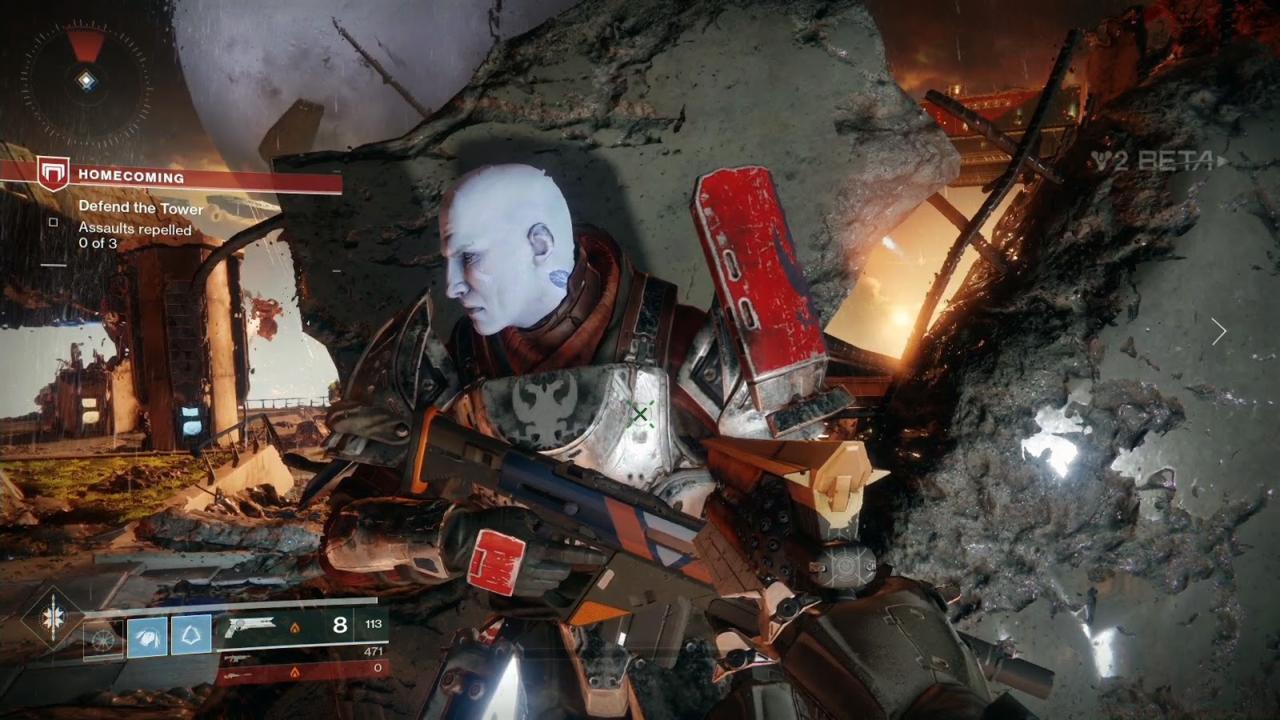Toggle the Assaults repelled objective checkbox

point(53,224)
